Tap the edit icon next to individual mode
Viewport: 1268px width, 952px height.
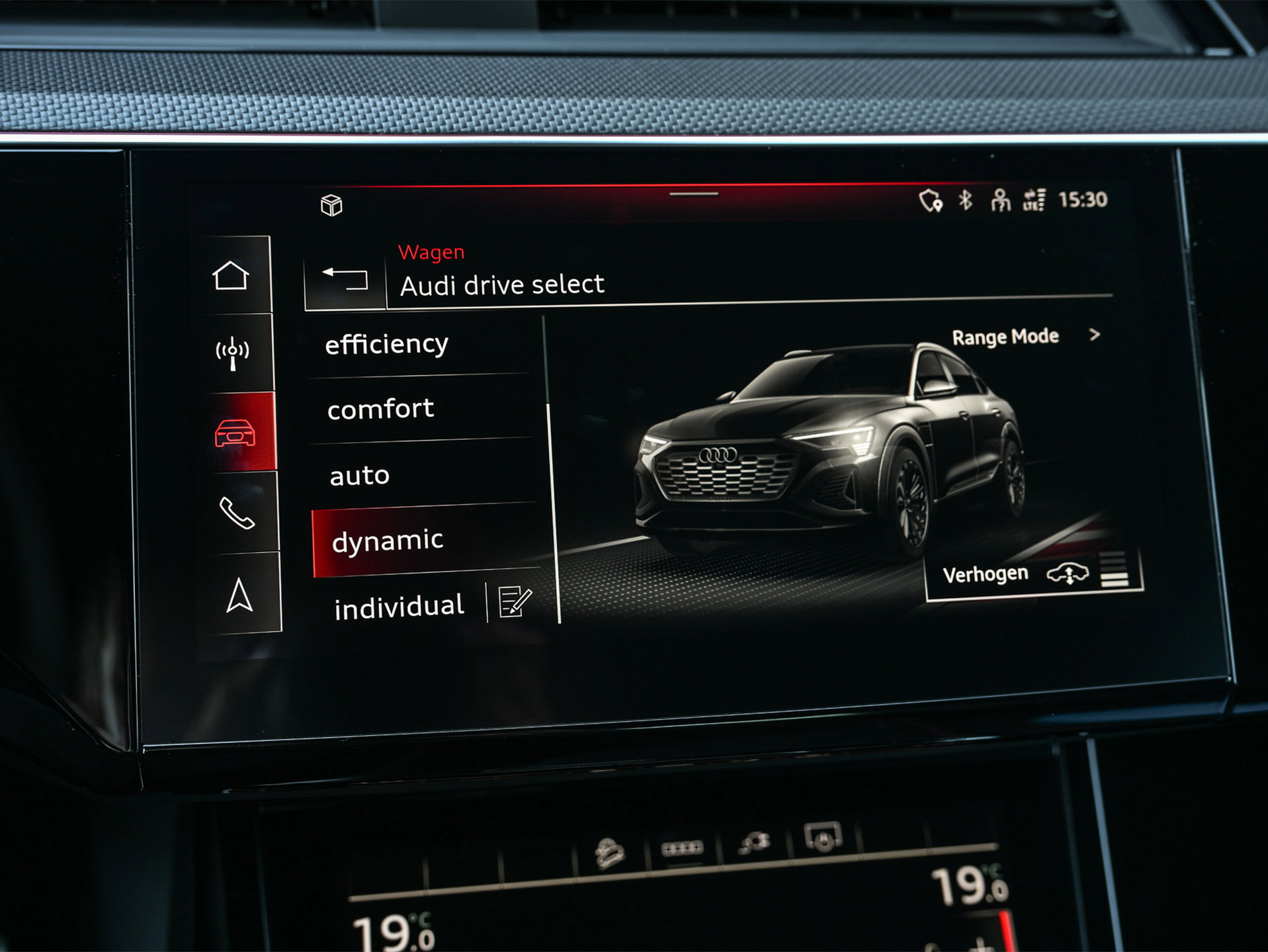515,601
